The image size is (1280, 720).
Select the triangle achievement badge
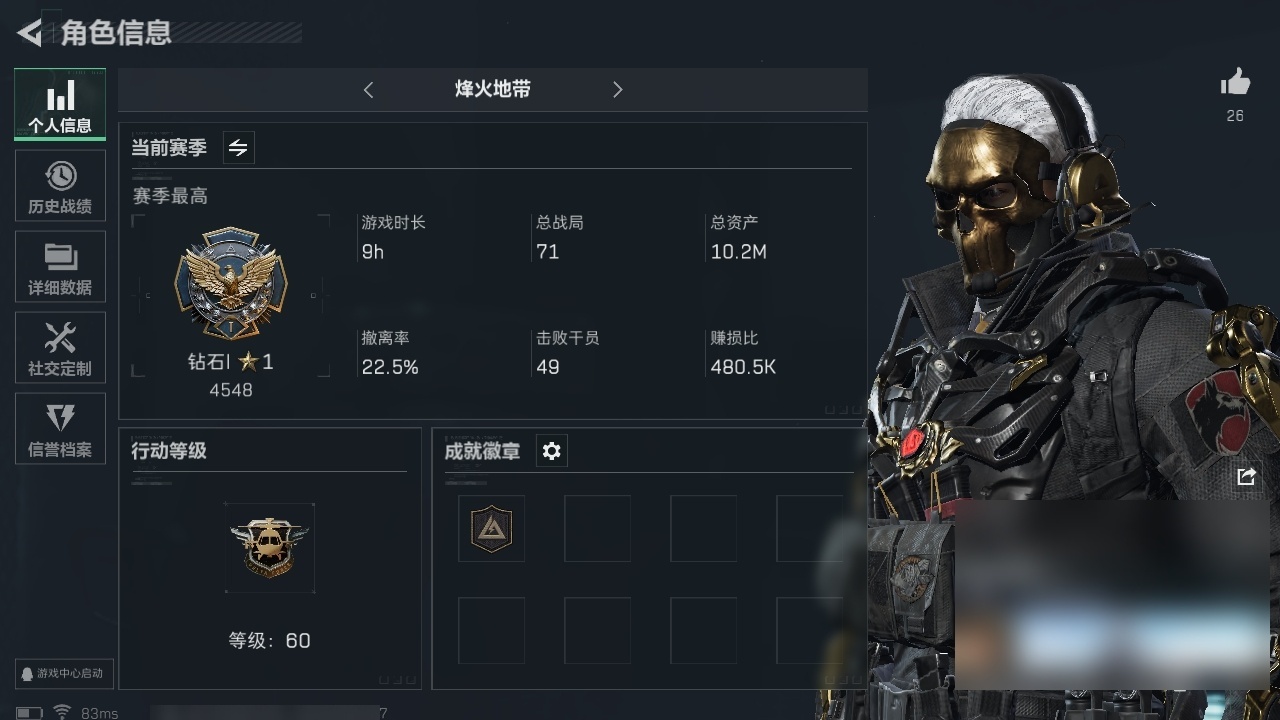pyautogui.click(x=491, y=528)
